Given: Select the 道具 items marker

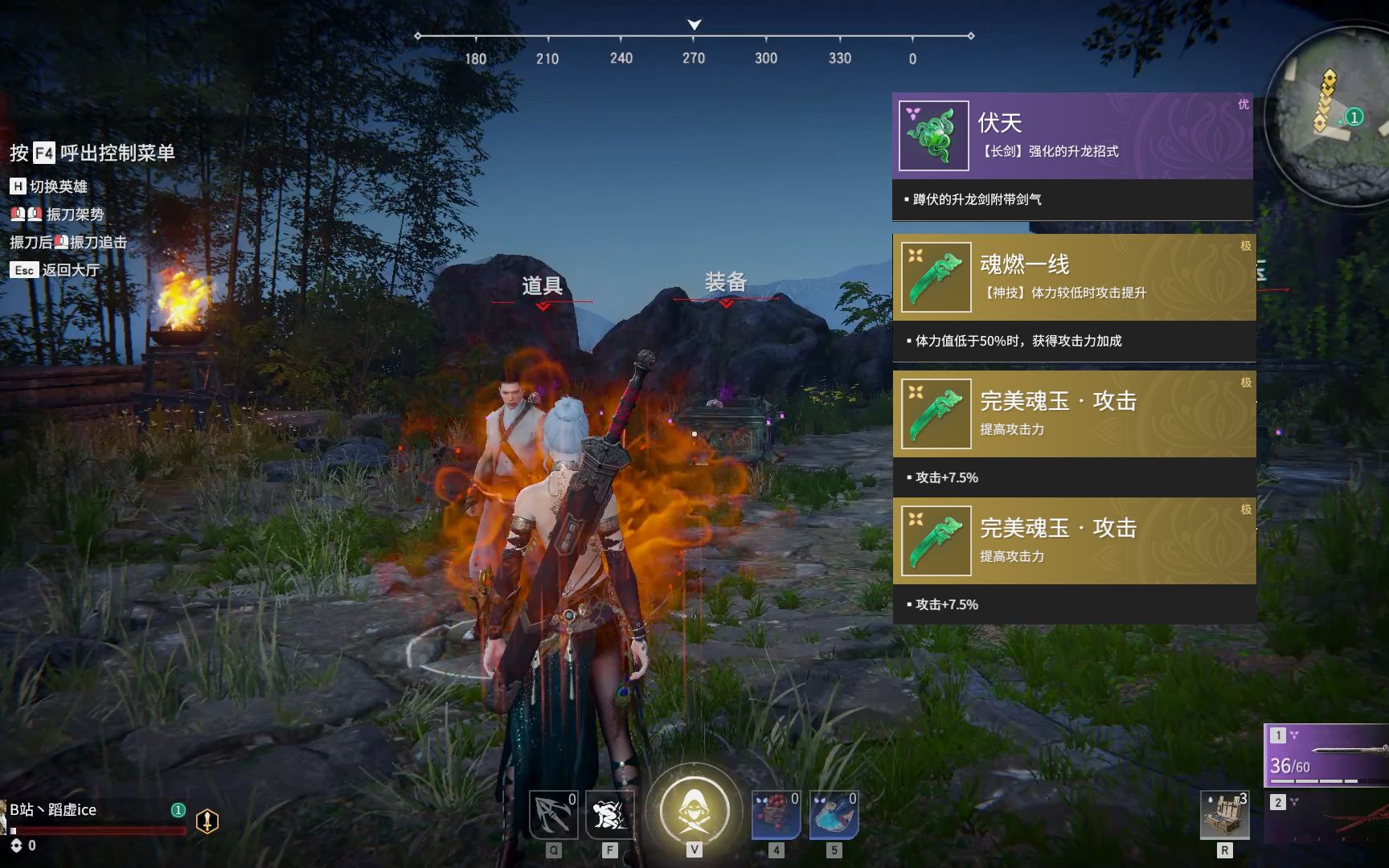Looking at the screenshot, I should coord(543,286).
